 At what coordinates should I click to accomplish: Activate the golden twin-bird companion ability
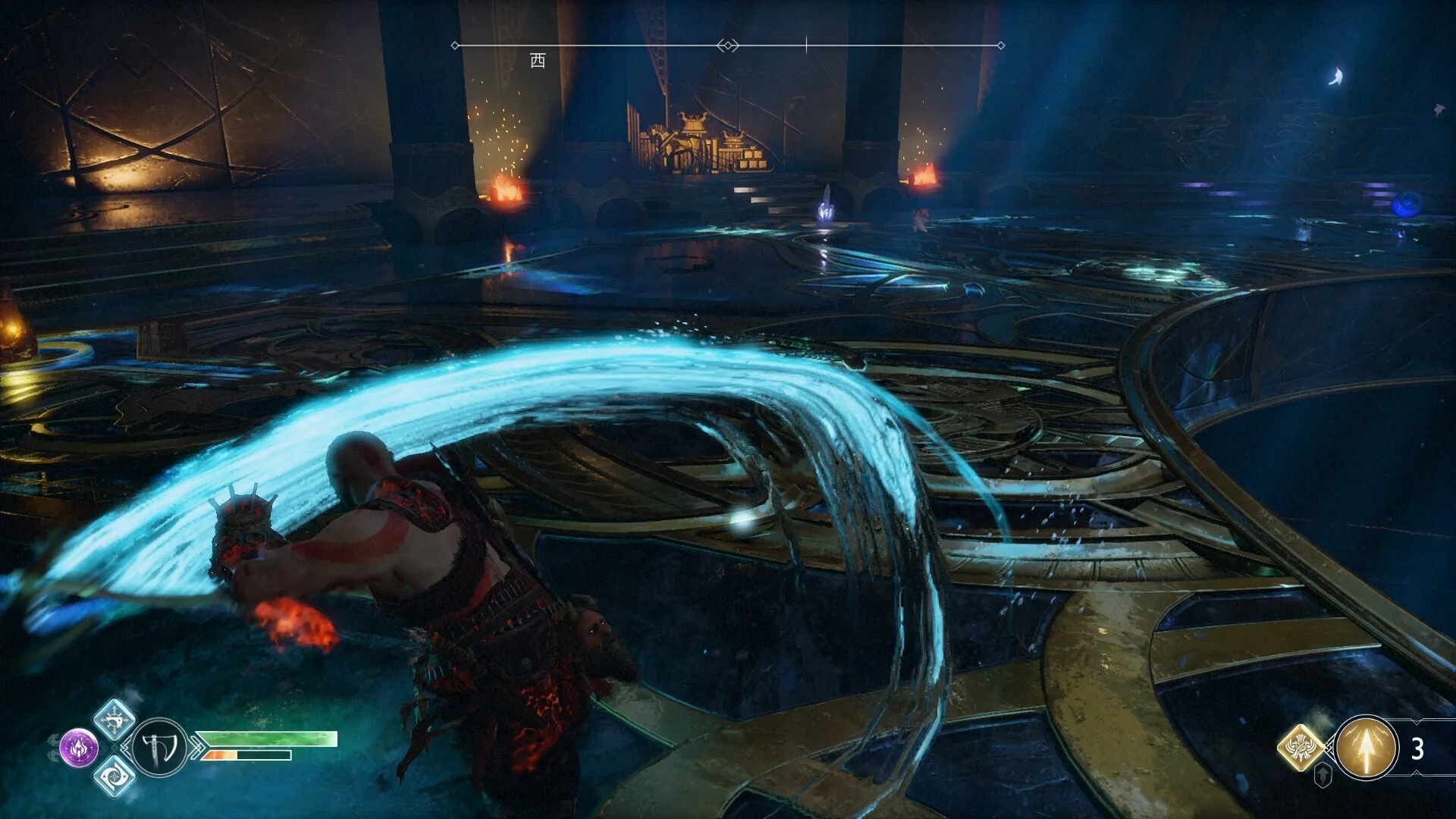[1301, 748]
